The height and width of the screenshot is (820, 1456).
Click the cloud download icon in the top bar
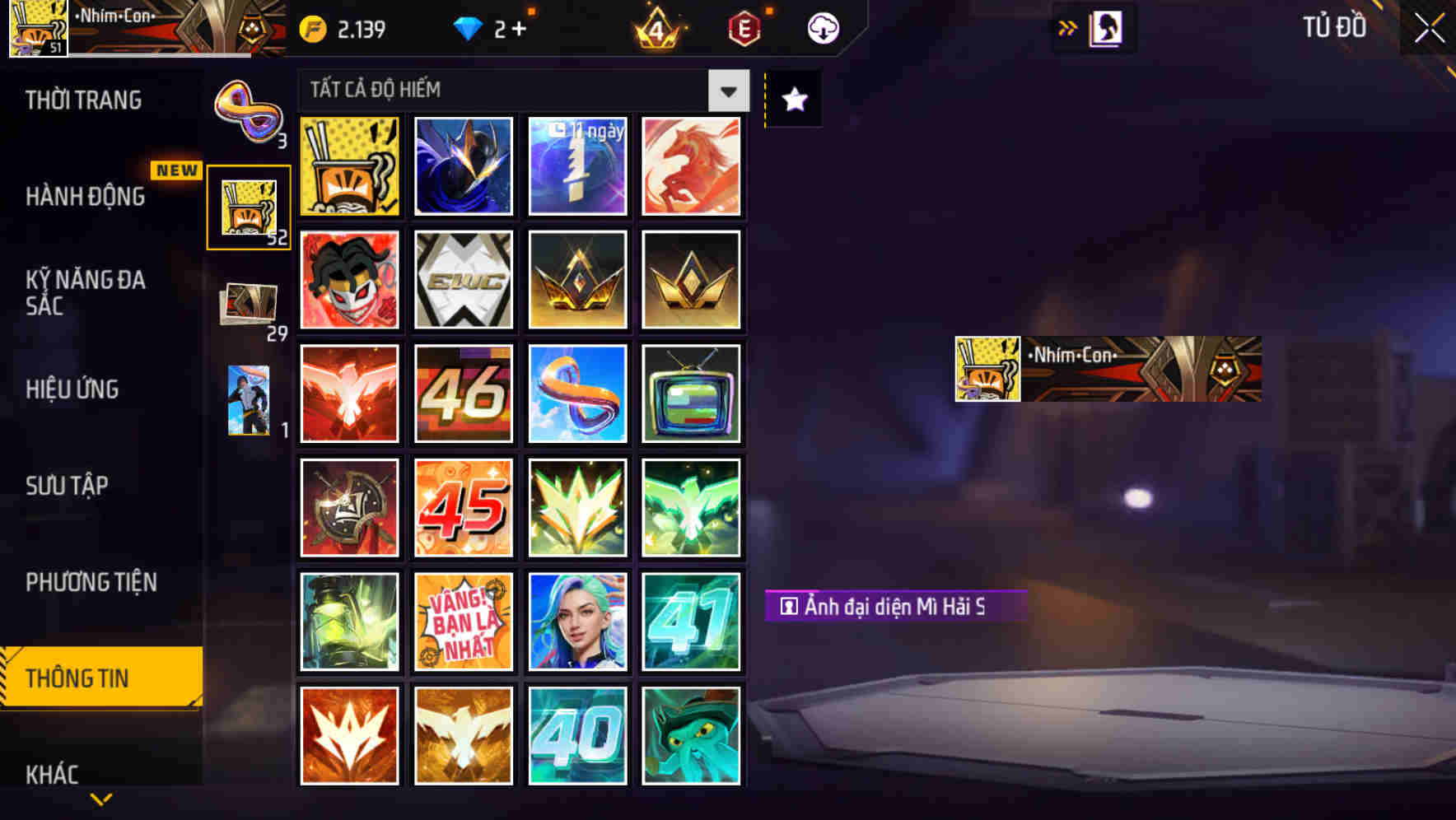pos(822,27)
